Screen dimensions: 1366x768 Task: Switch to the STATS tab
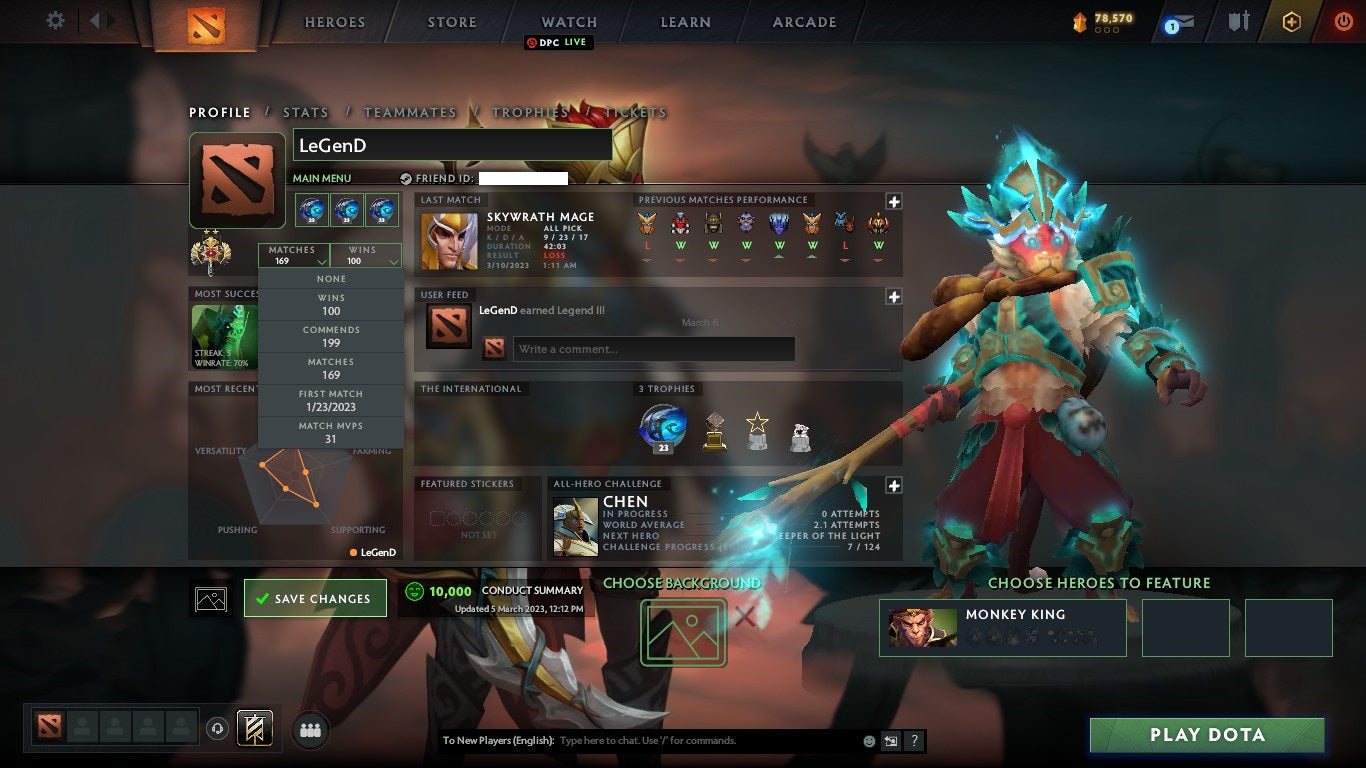(x=305, y=112)
